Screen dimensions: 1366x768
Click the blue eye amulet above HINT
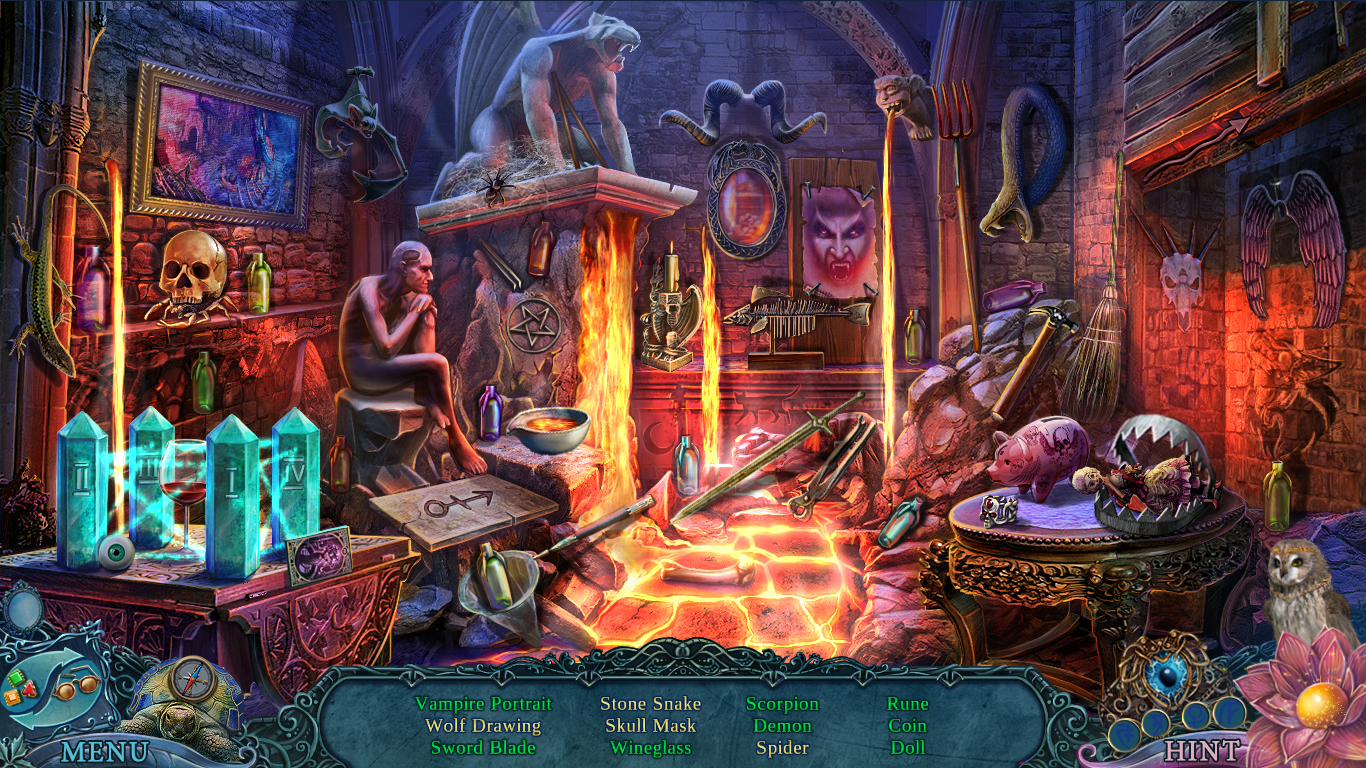1165,676
